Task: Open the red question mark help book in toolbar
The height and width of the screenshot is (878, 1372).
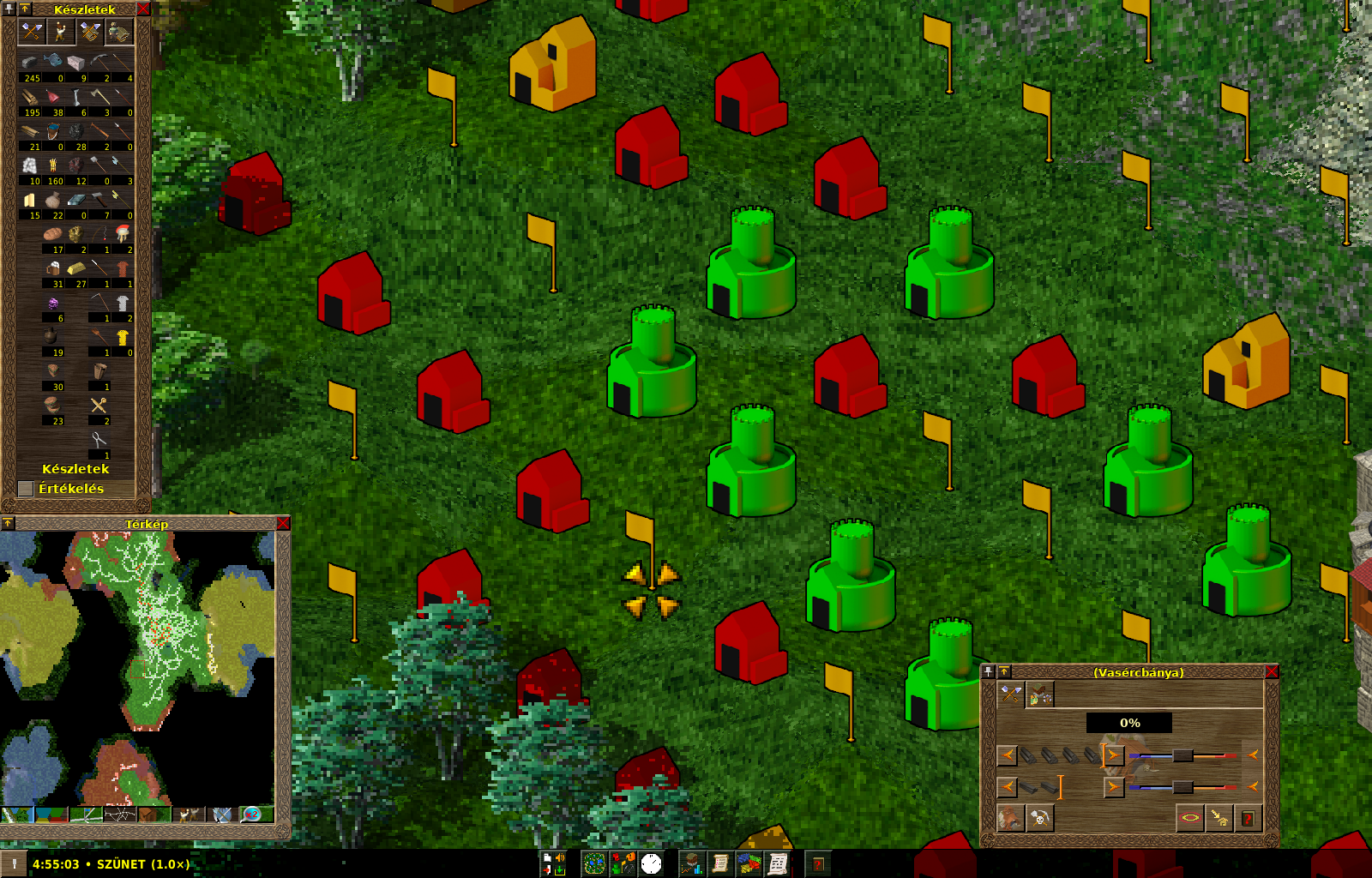Action: tap(818, 863)
